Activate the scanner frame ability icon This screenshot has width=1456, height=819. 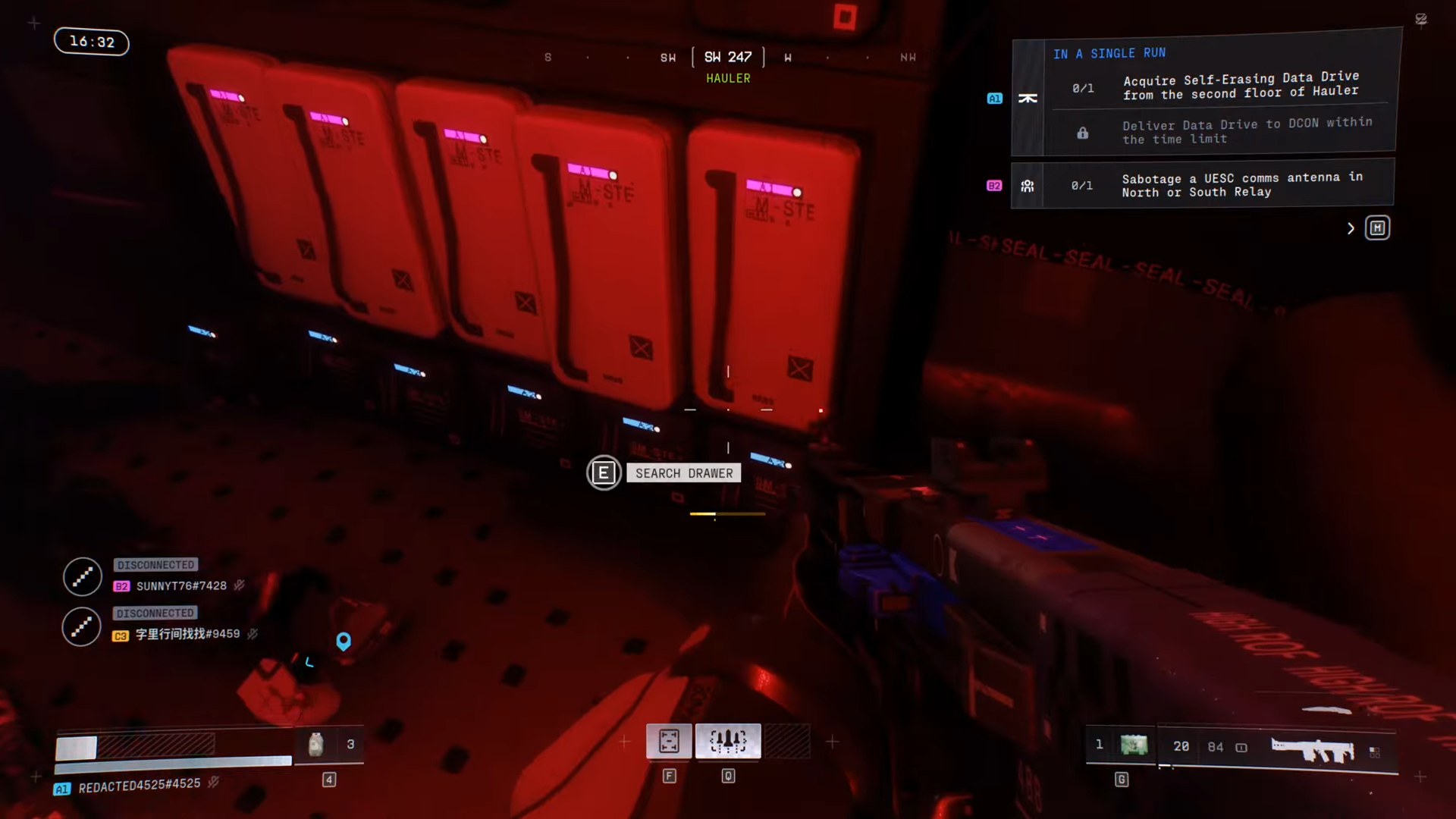point(669,741)
